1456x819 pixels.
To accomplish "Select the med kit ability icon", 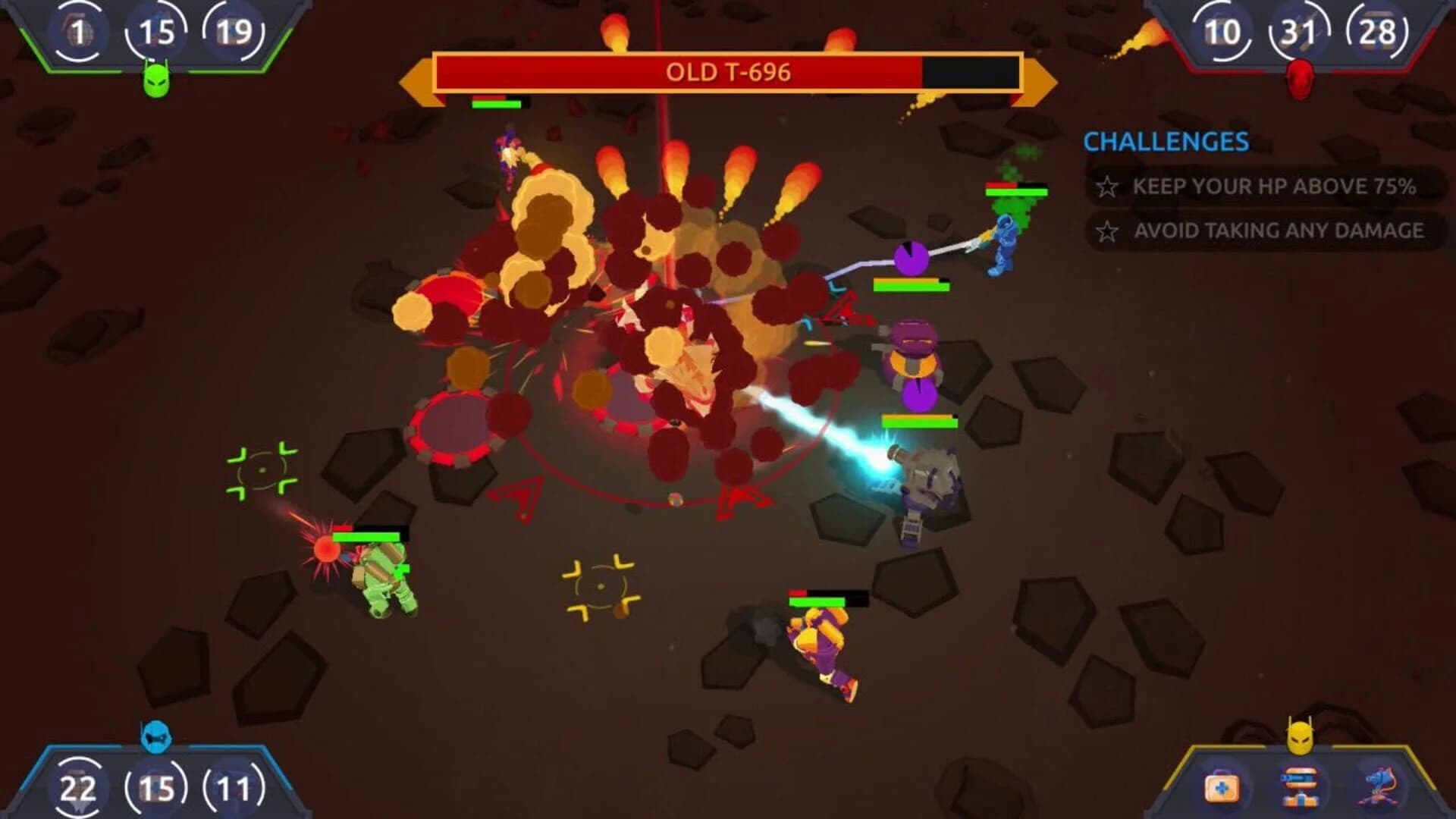I will coord(1222,787).
